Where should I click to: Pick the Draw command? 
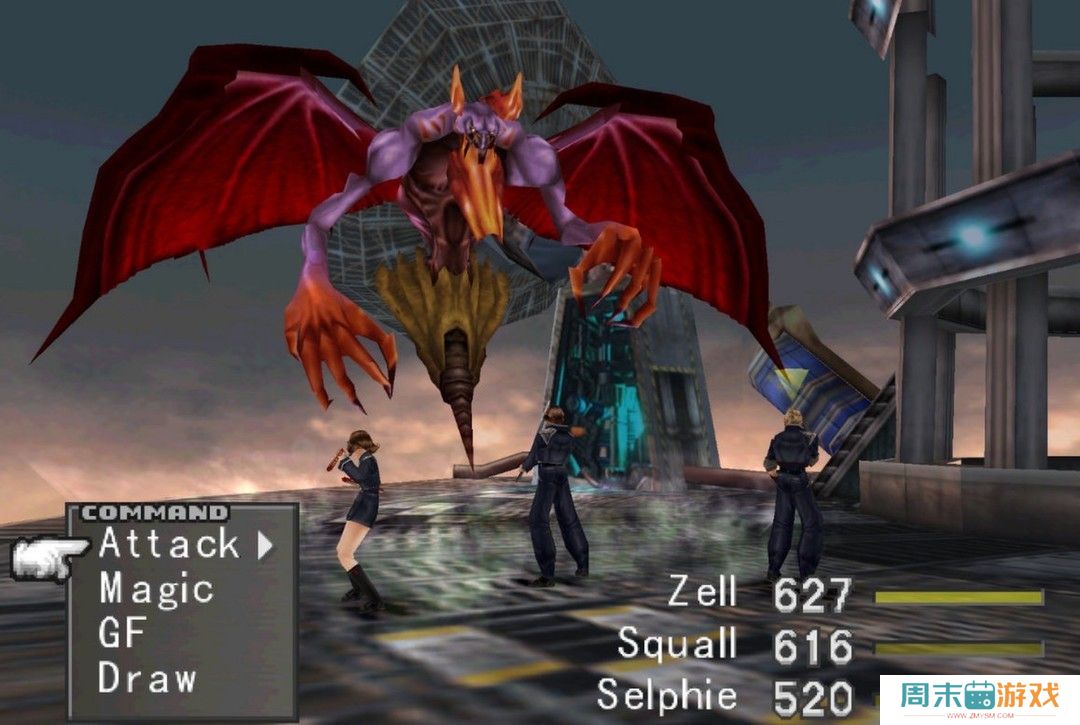(x=147, y=677)
